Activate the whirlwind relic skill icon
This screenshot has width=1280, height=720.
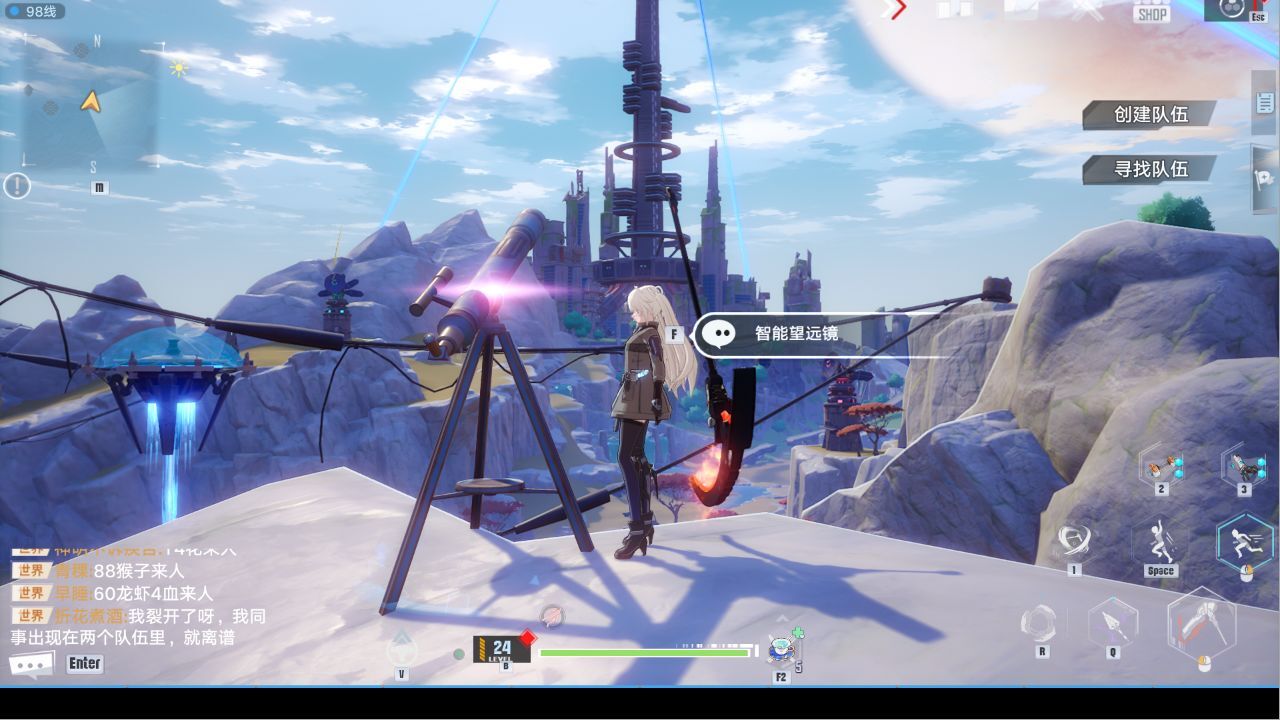tap(1073, 542)
